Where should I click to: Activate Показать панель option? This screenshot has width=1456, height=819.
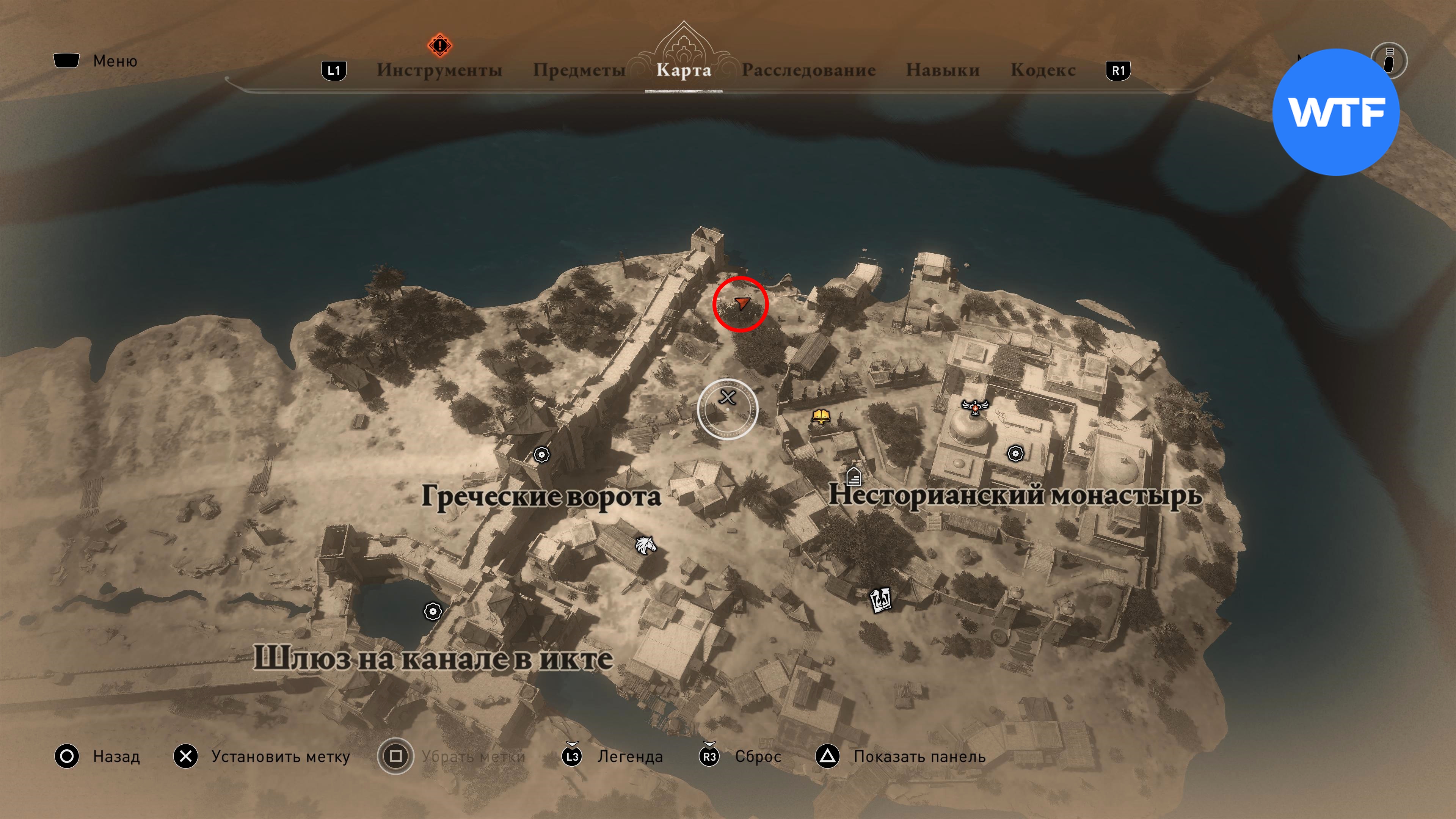click(919, 756)
